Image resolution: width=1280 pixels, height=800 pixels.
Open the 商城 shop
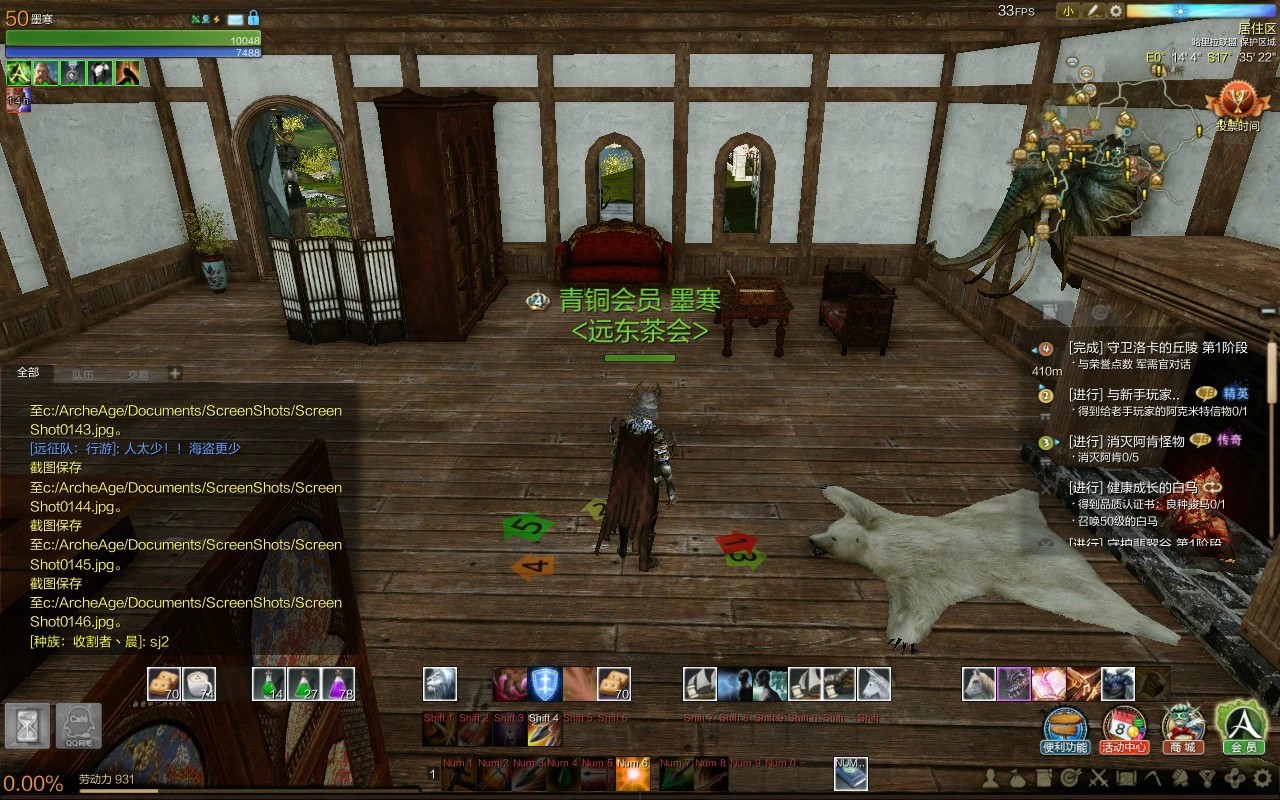[1182, 730]
